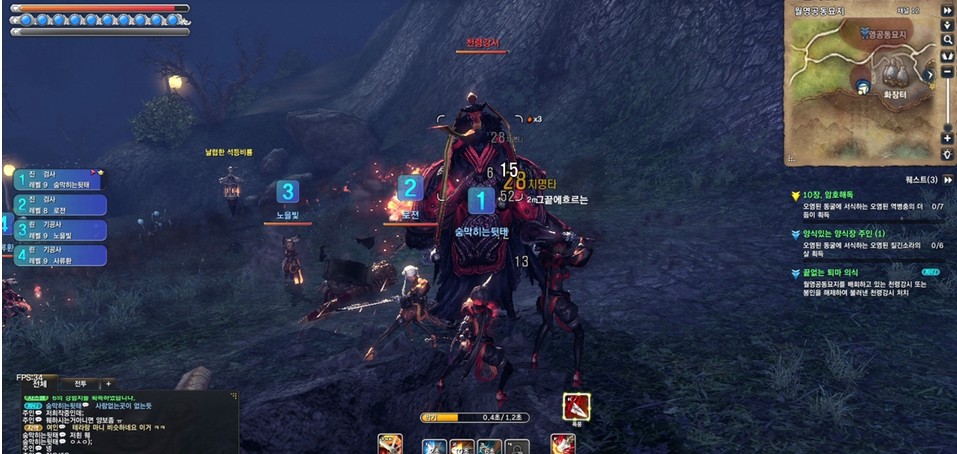Click the minimap magnifier search button

tap(946, 40)
